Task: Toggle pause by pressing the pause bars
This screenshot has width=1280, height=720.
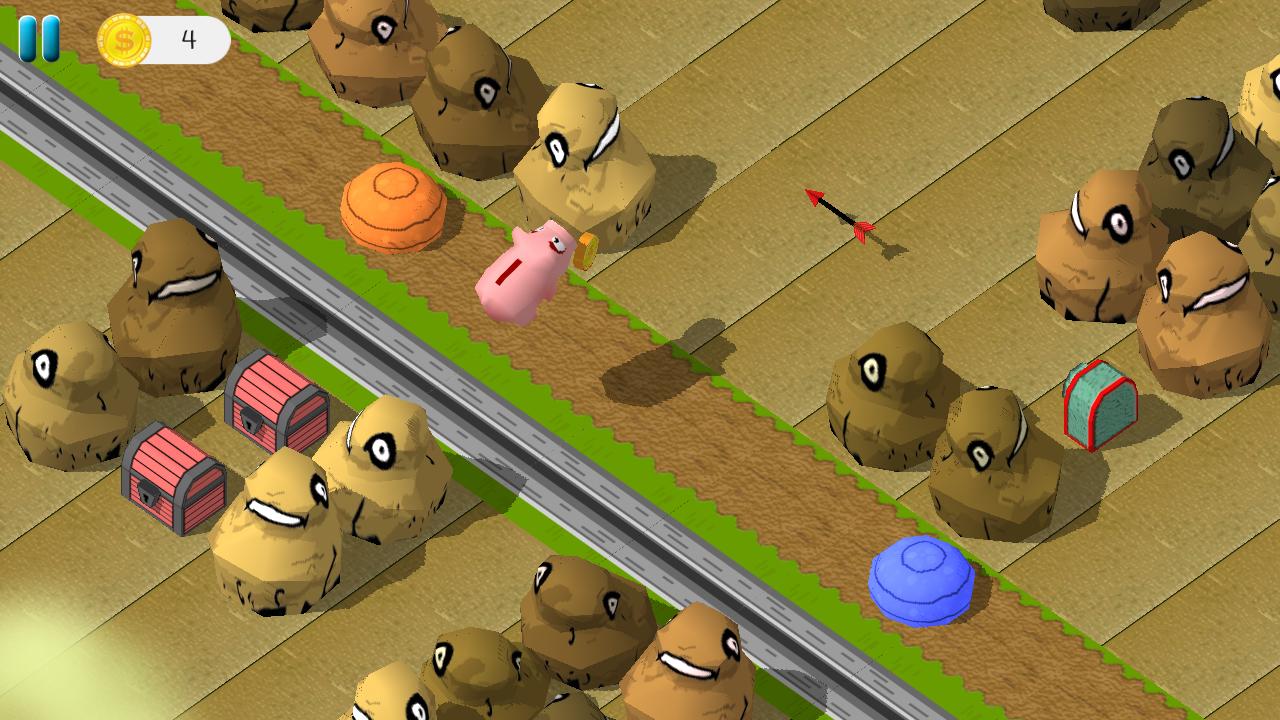Action: (x=38, y=37)
